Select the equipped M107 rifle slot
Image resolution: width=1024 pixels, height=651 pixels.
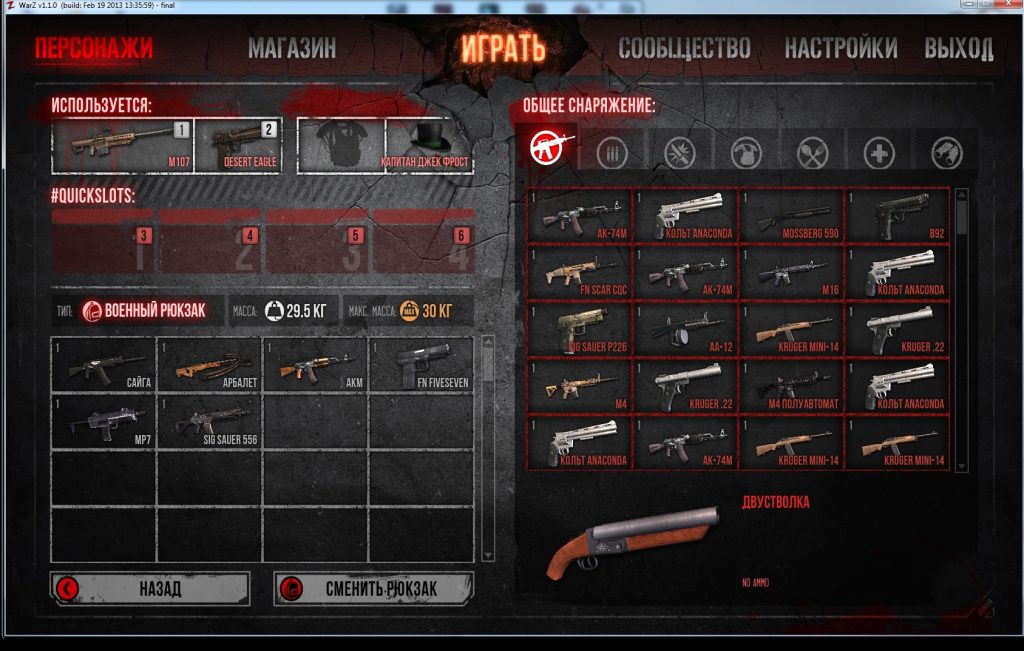coord(122,145)
